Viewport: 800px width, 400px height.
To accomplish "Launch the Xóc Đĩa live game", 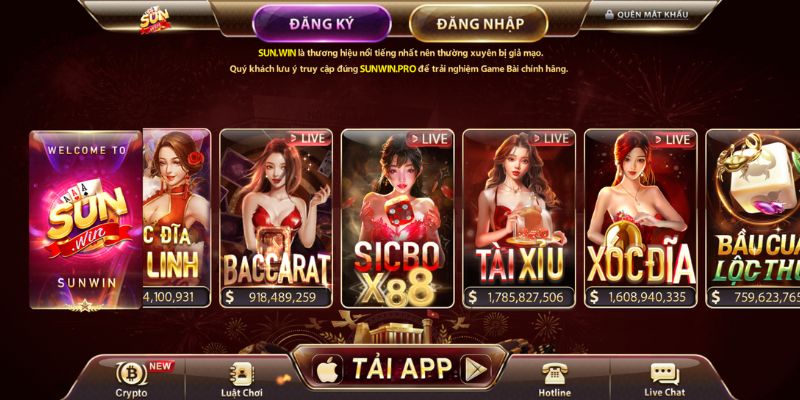I will (640, 217).
